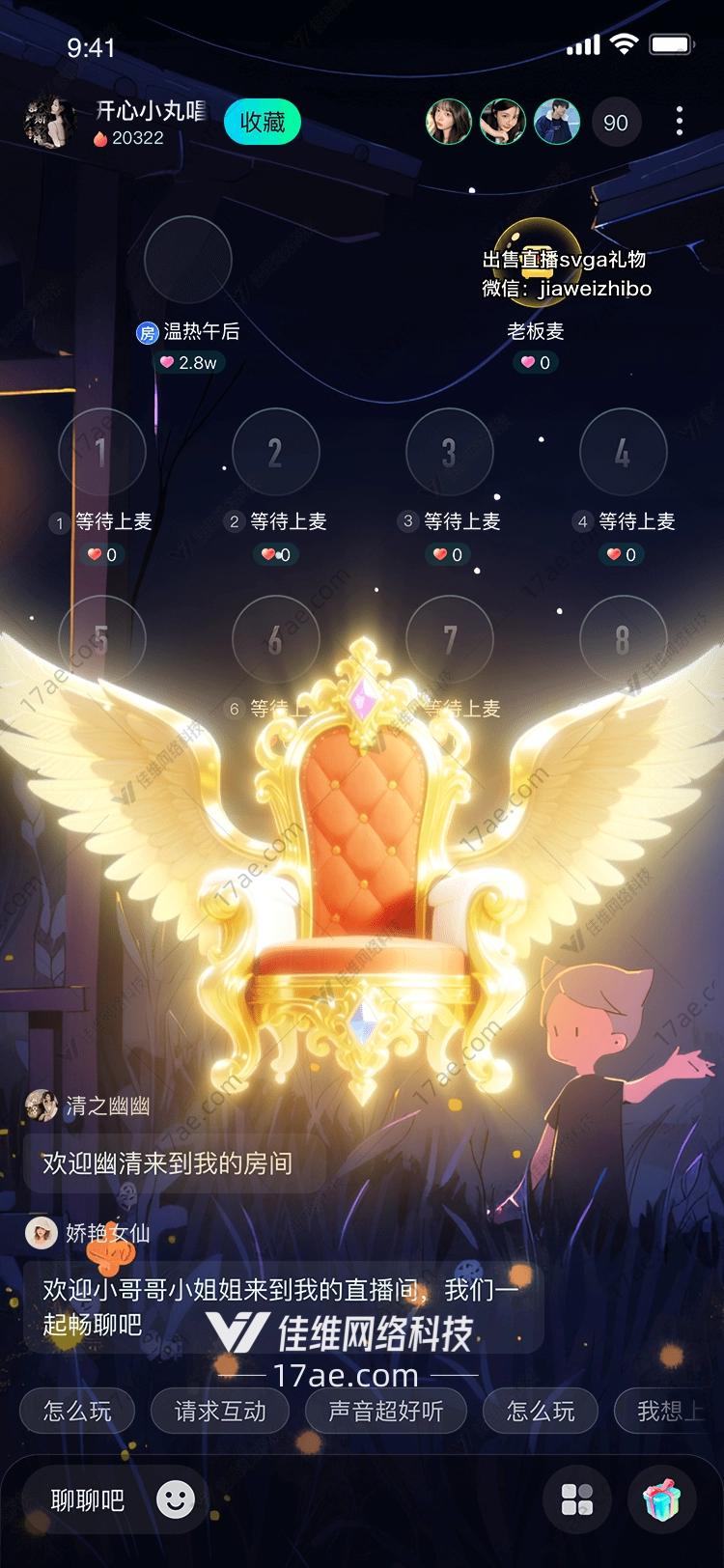The height and width of the screenshot is (1568, 724).
Task: Show the 90 online audience list
Action: click(x=615, y=123)
